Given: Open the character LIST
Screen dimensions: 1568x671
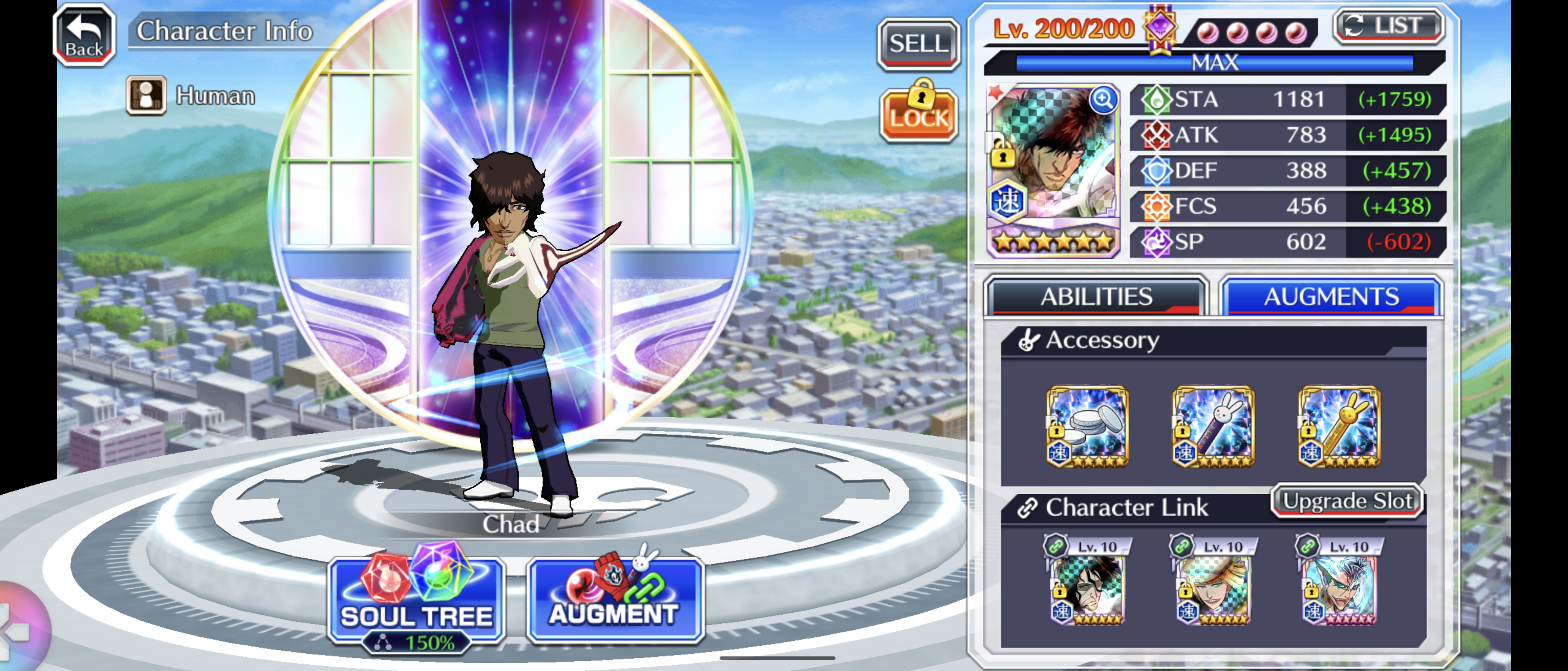Looking at the screenshot, I should [x=1388, y=26].
